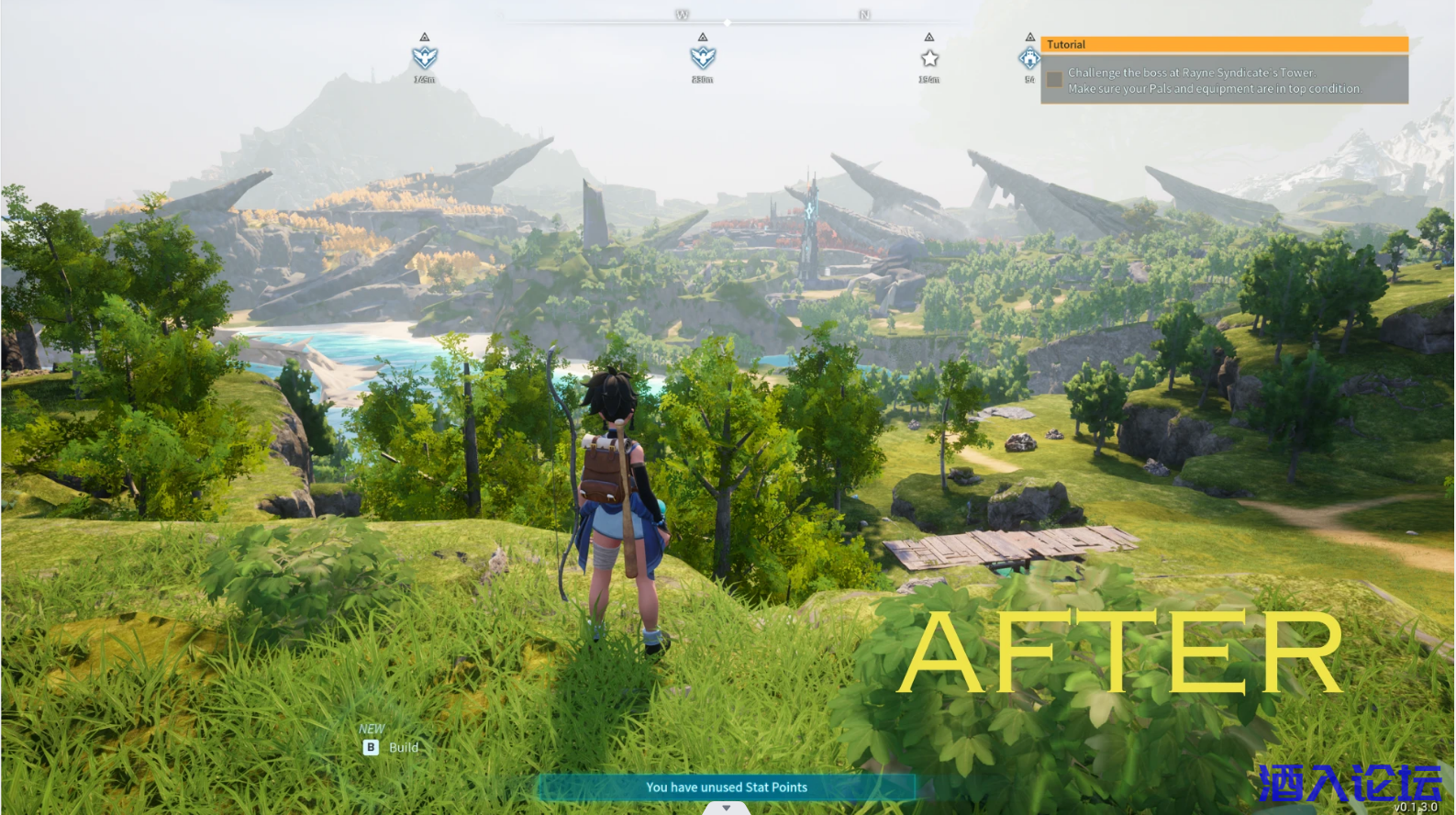Screen dimensions: 1456x815
Task: Select the star waypoint marker on compass
Action: pos(929,58)
